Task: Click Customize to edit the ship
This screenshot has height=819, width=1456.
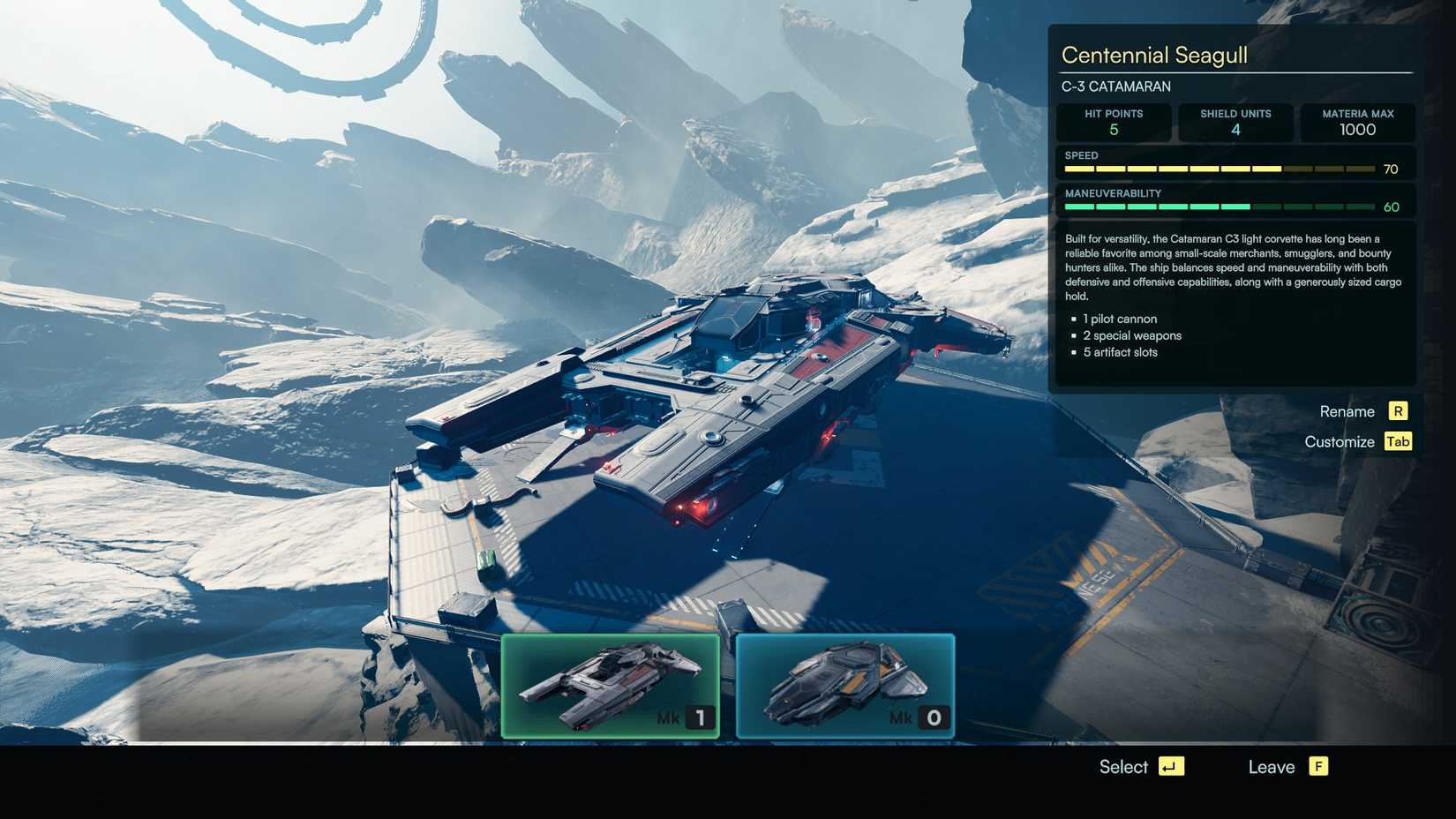Action: [x=1340, y=441]
